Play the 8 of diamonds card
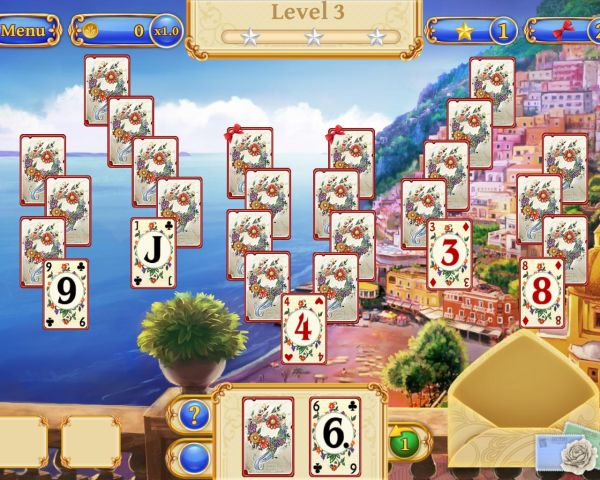The height and width of the screenshot is (480, 600). pyautogui.click(x=541, y=292)
